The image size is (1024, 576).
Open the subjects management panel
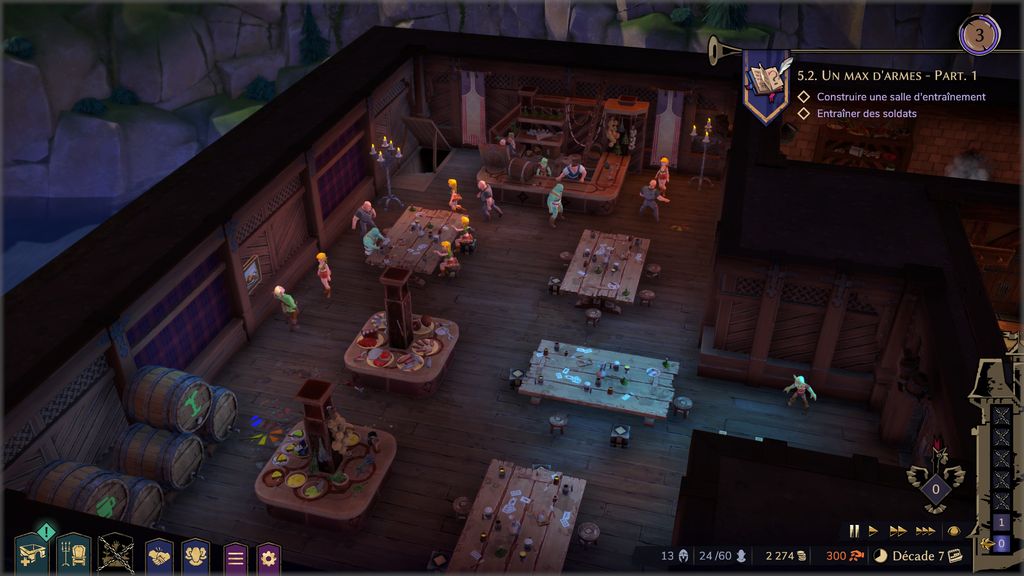(197, 555)
